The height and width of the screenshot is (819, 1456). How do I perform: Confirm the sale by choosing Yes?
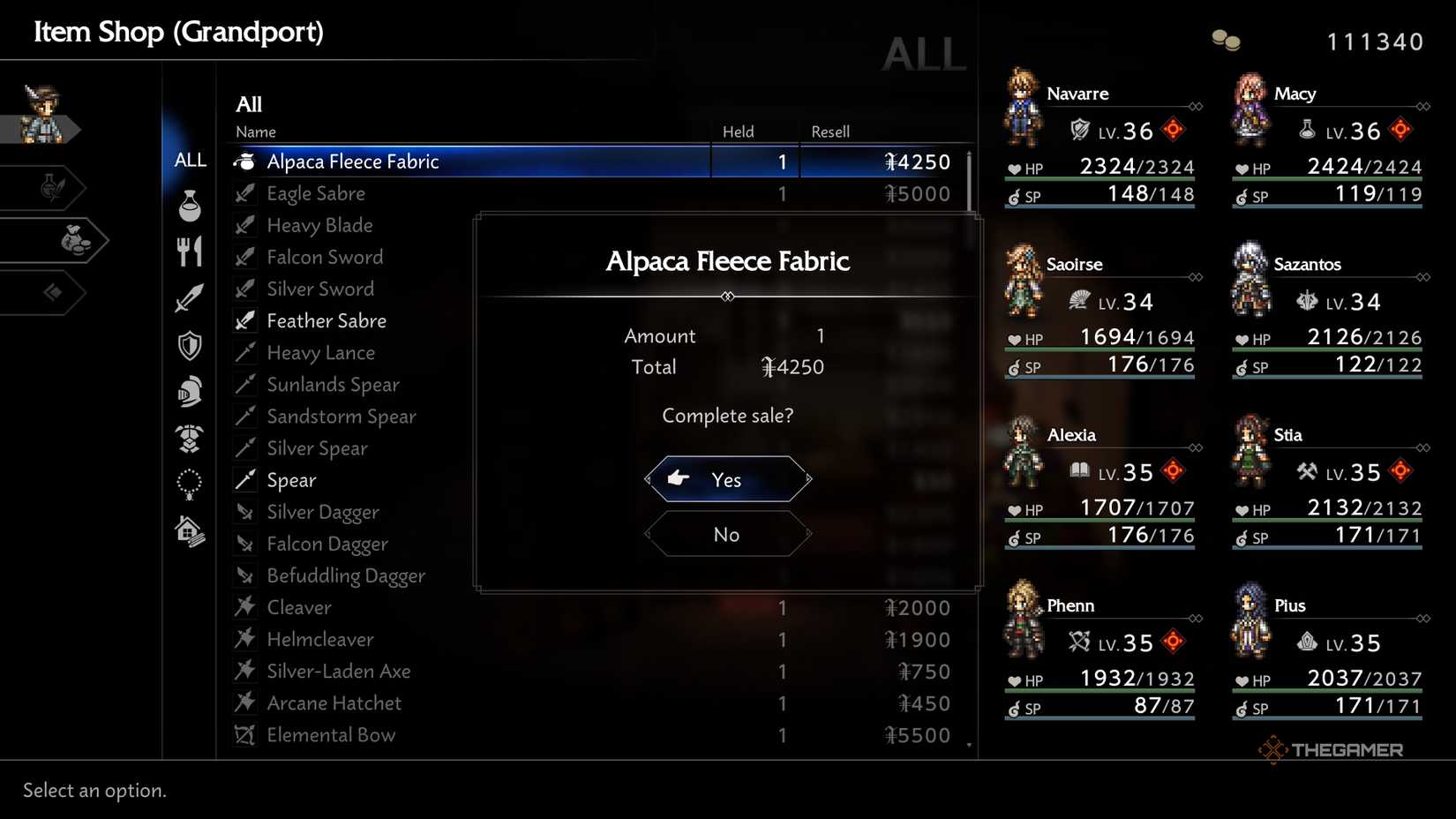(x=726, y=479)
